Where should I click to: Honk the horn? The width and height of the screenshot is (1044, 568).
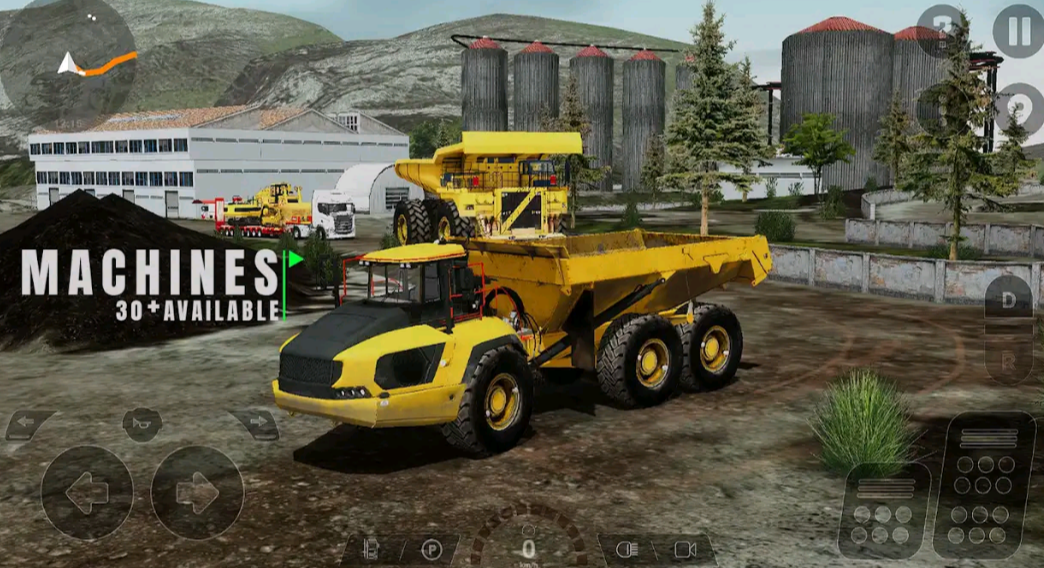point(142,424)
